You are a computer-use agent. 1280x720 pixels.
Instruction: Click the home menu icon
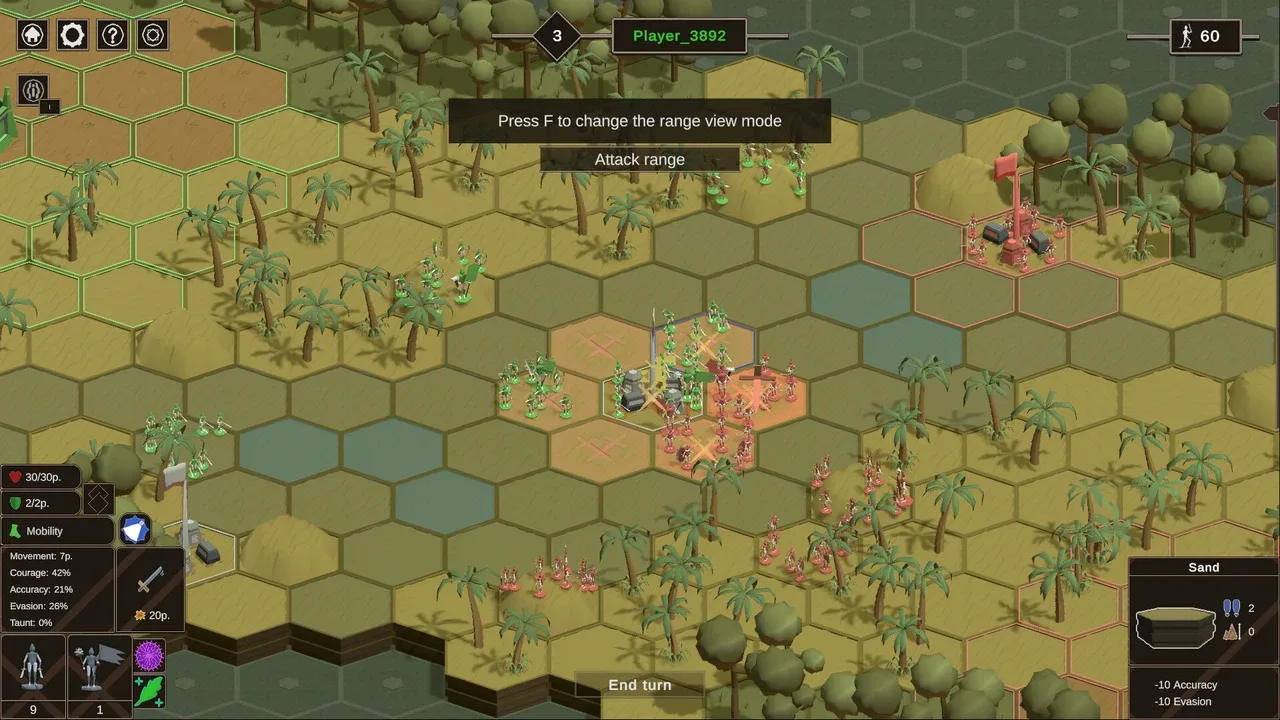tap(33, 35)
